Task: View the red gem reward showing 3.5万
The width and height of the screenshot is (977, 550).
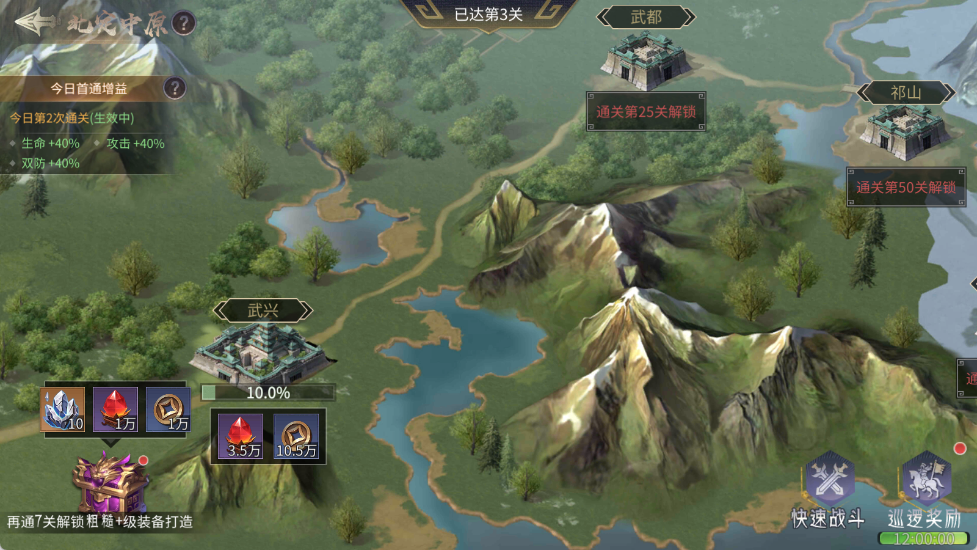Action: pos(240,436)
